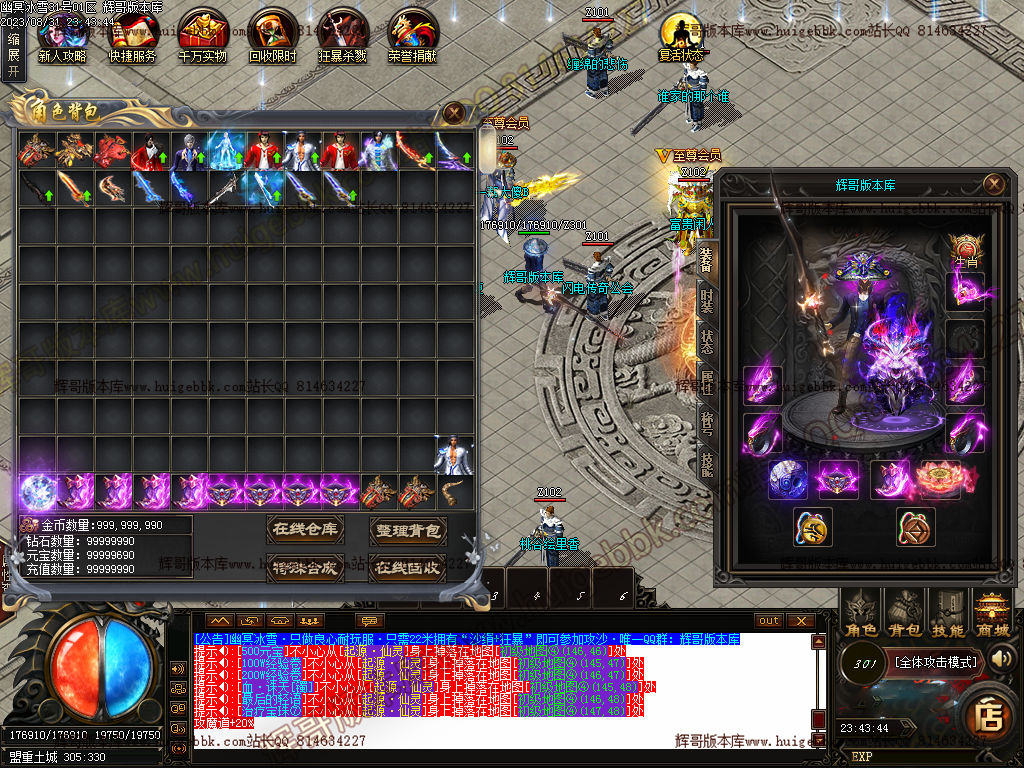Screen dimensions: 1024x768
Task: Open the 狂暴杀戮 icon
Action: [342, 36]
